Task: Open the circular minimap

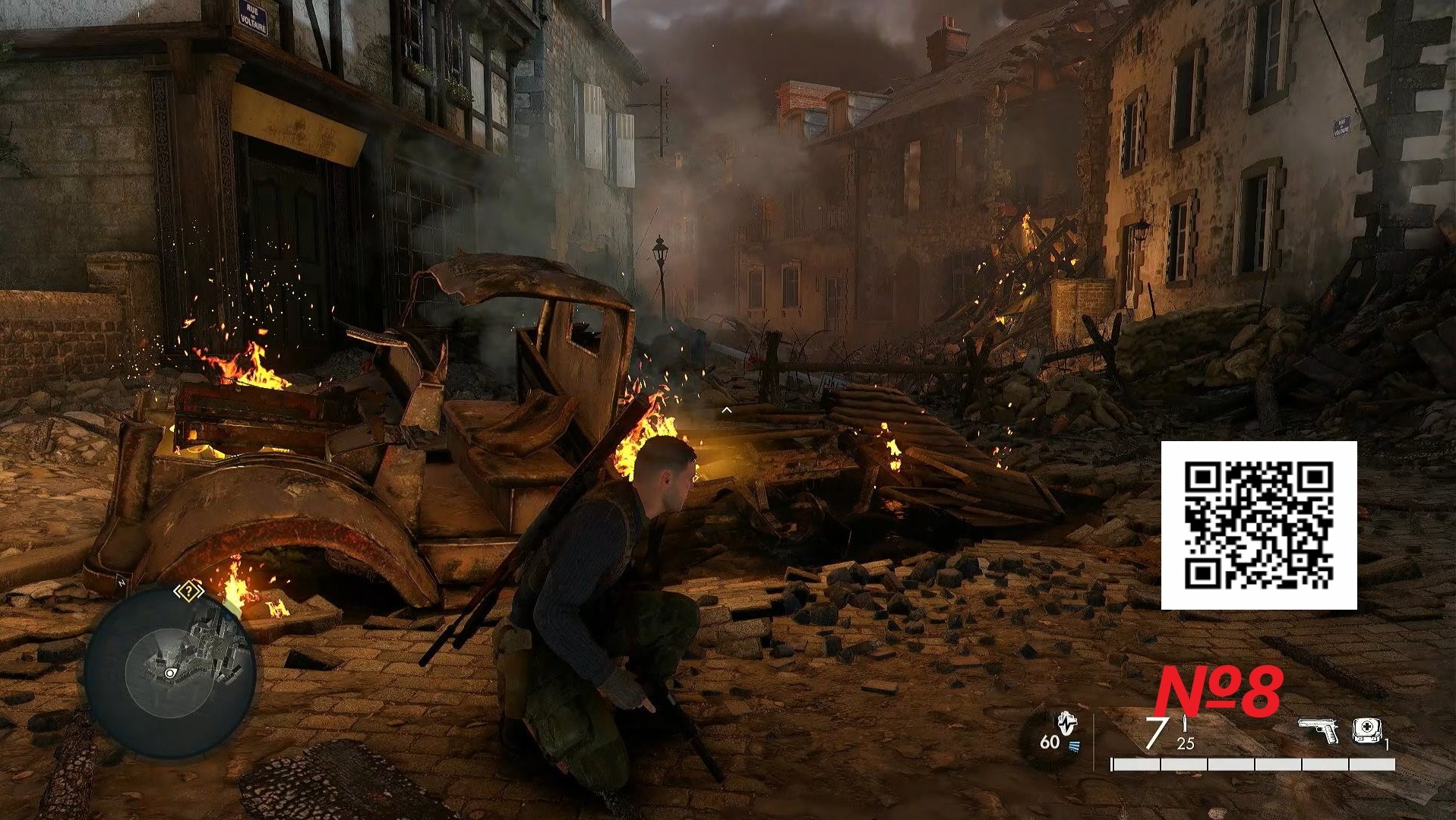Action: 169,671
